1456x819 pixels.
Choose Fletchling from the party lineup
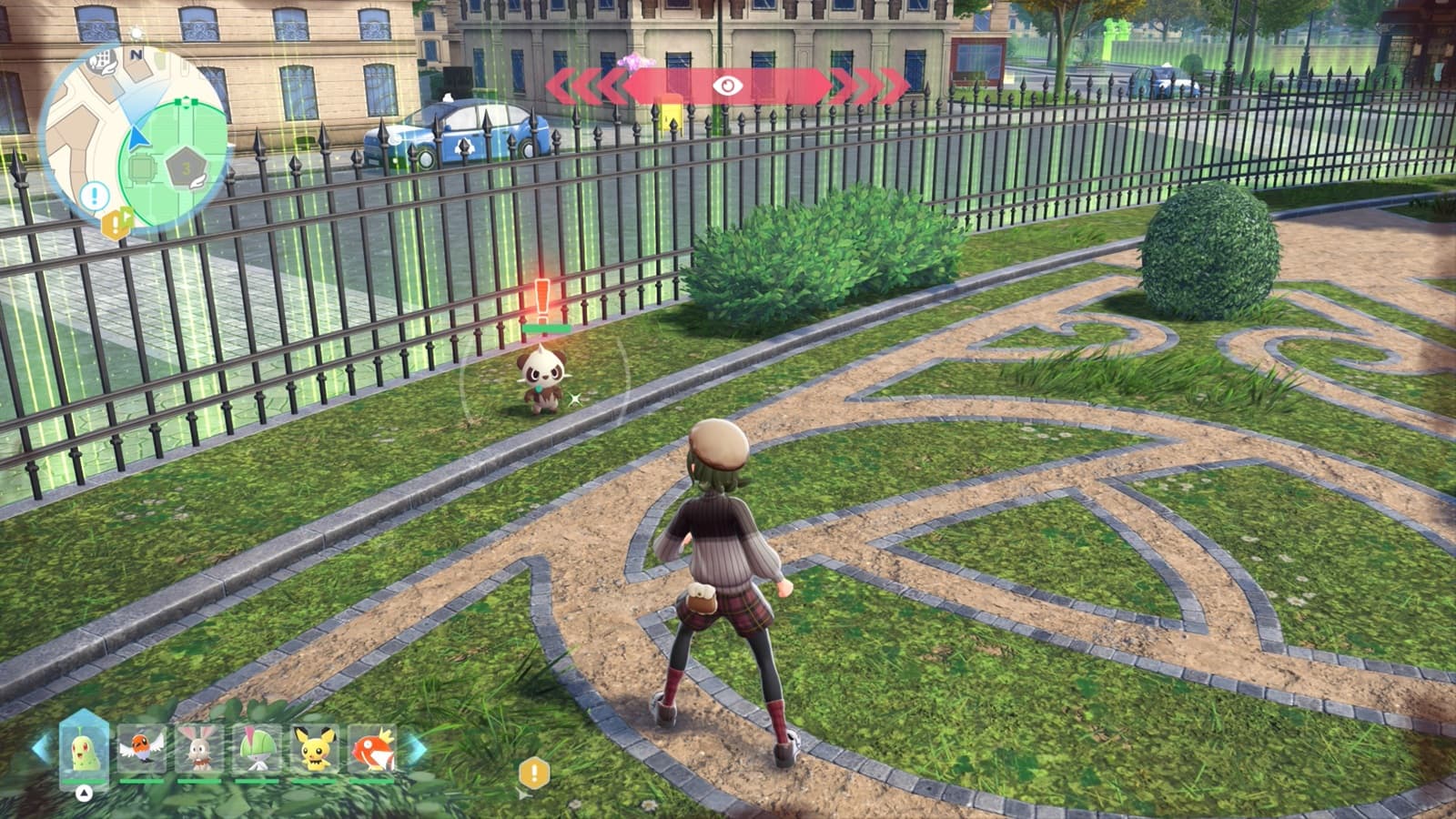[x=142, y=748]
